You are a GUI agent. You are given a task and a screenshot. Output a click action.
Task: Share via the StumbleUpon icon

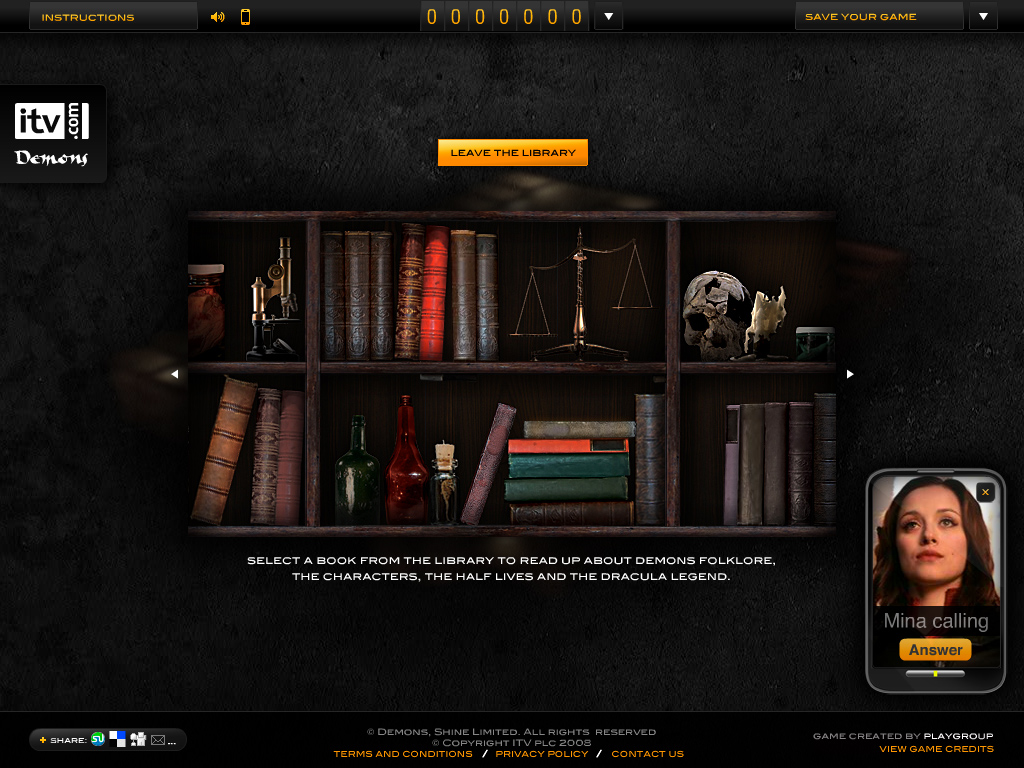(98, 739)
